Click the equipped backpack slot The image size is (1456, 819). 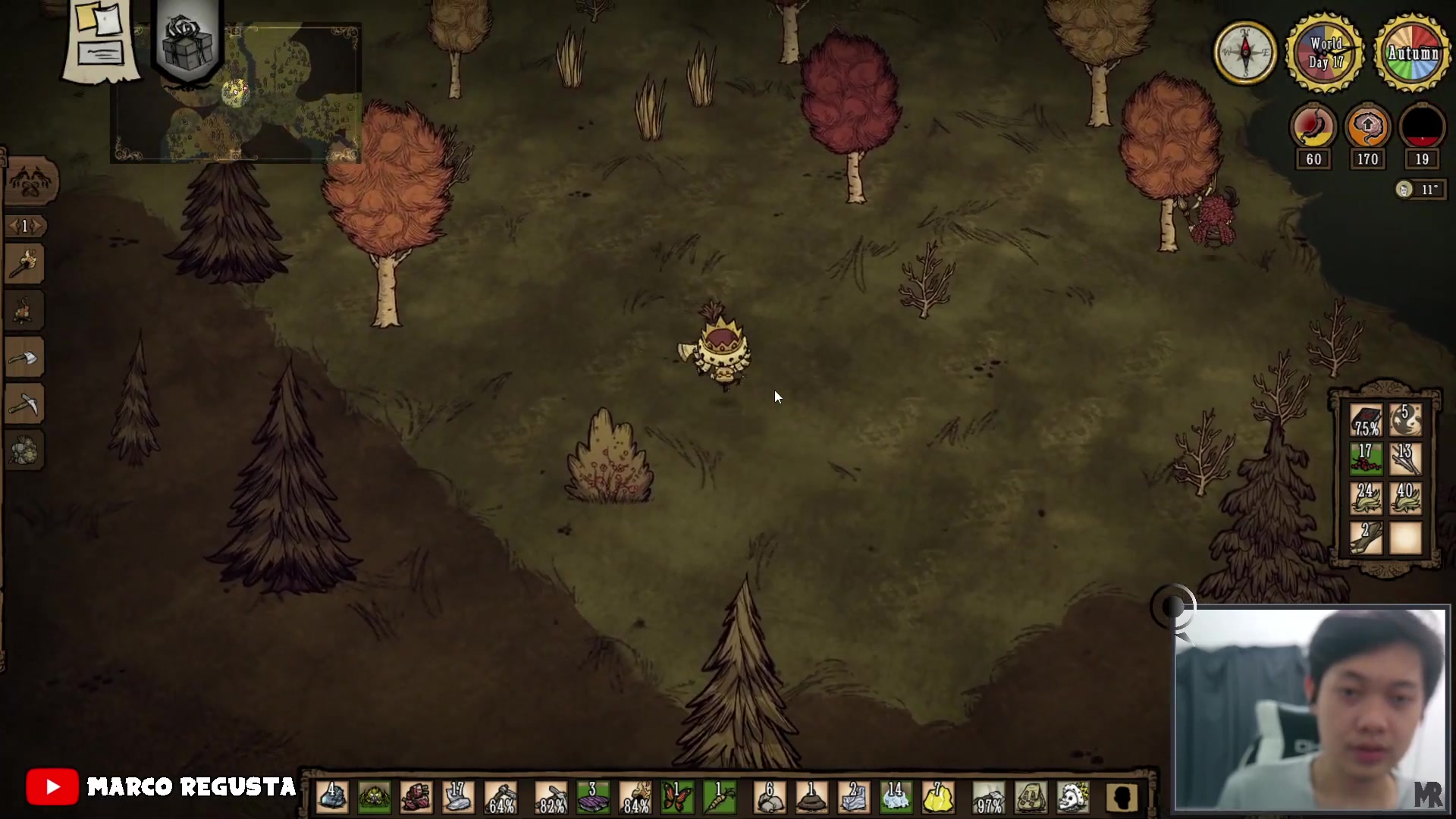click(x=1031, y=798)
